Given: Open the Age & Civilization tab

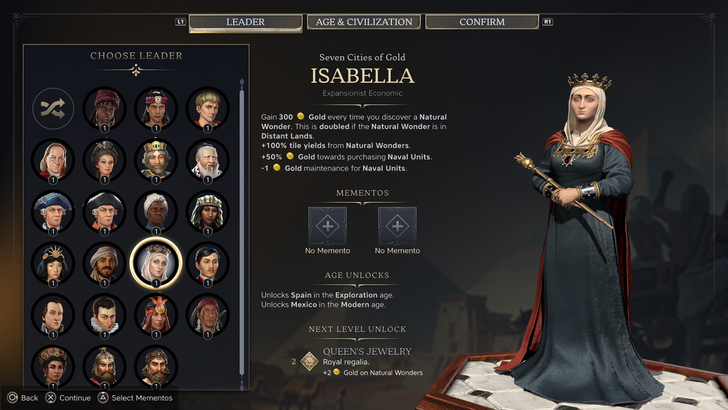Looking at the screenshot, I should [x=364, y=22].
